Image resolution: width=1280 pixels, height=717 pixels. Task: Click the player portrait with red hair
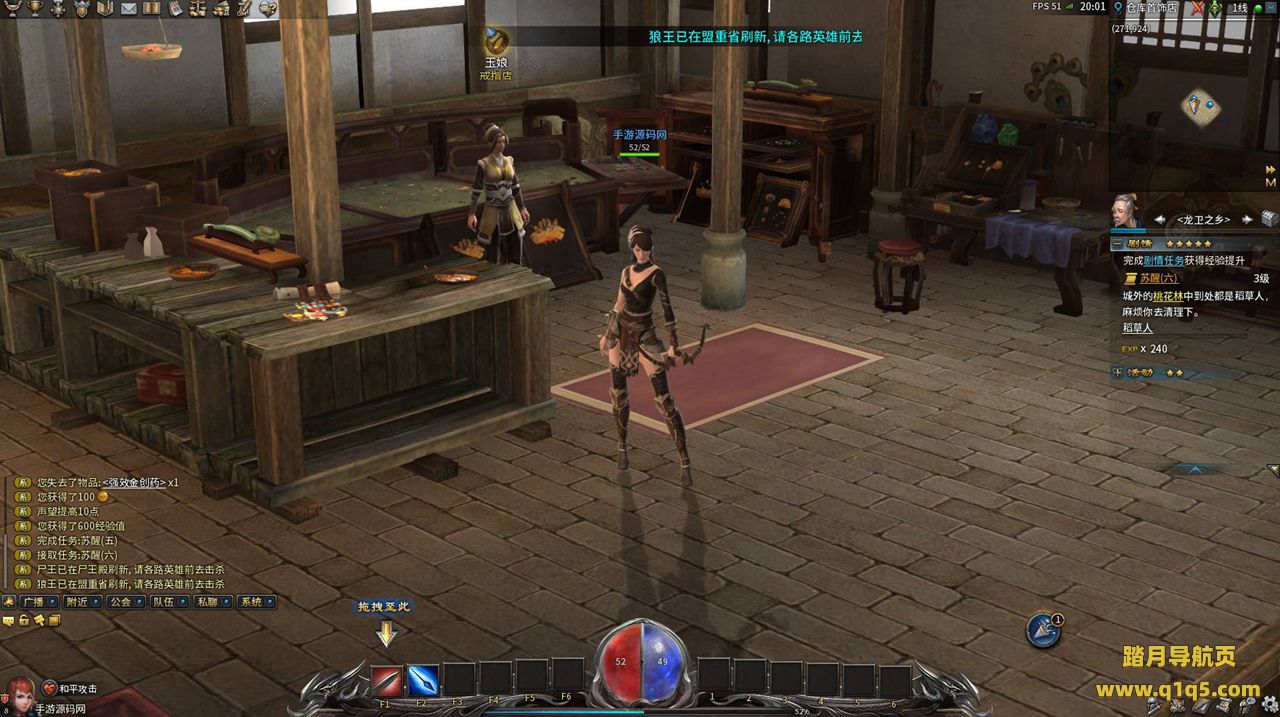click(18, 694)
